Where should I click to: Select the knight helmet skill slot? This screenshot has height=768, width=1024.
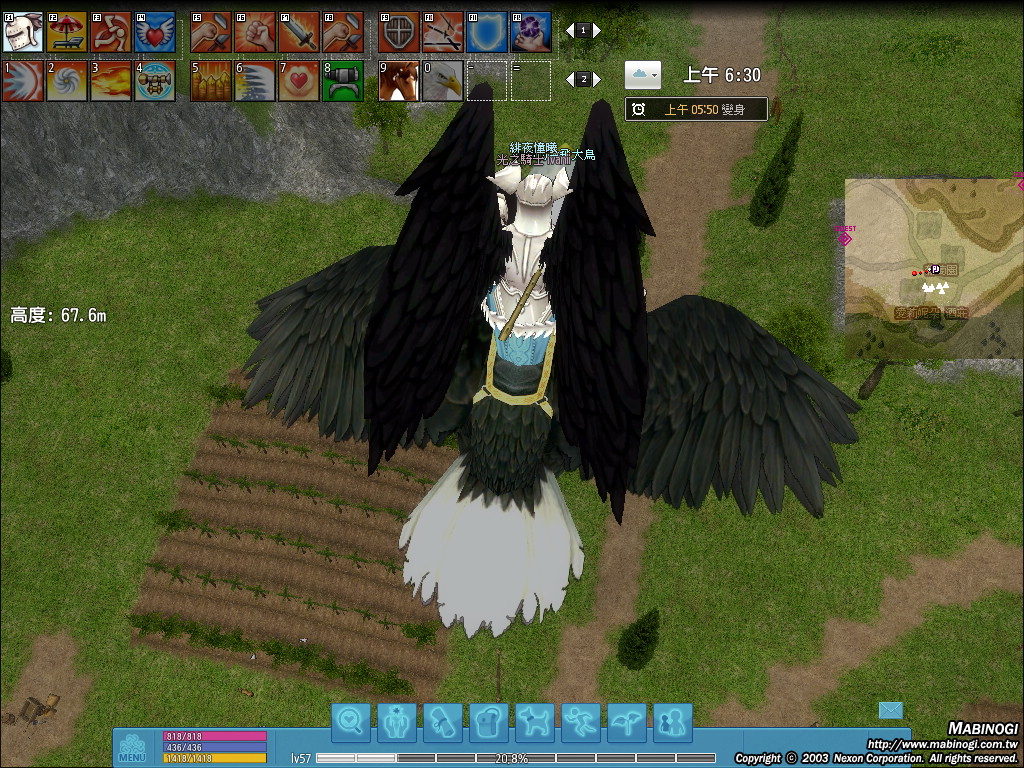(23, 32)
